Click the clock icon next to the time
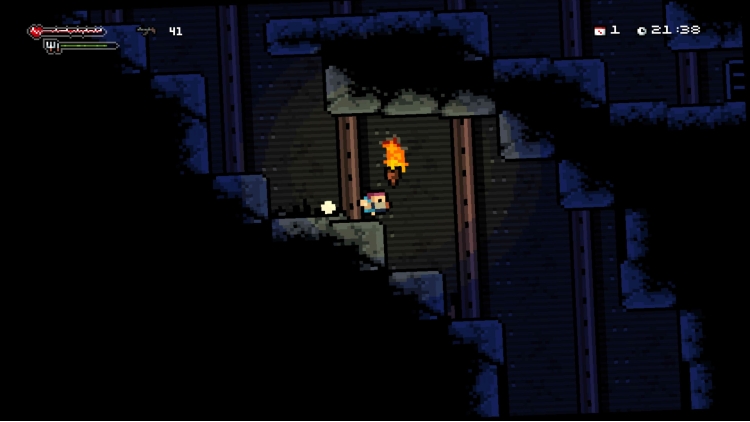The width and height of the screenshot is (750, 422). pos(641,31)
